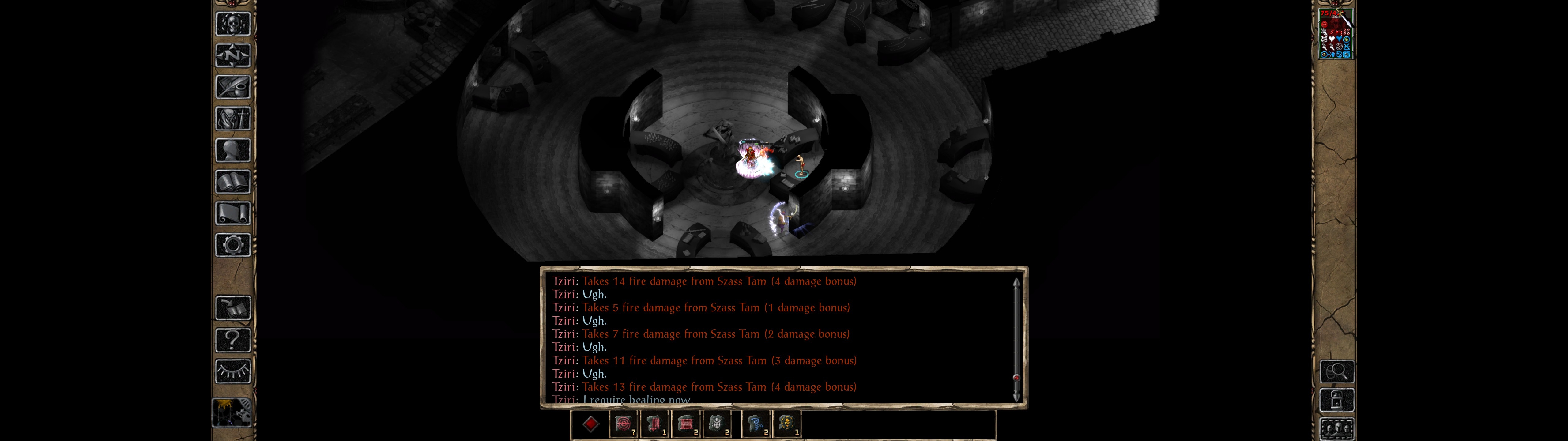Toggle the question mark help button
The image size is (1568, 441).
(233, 340)
